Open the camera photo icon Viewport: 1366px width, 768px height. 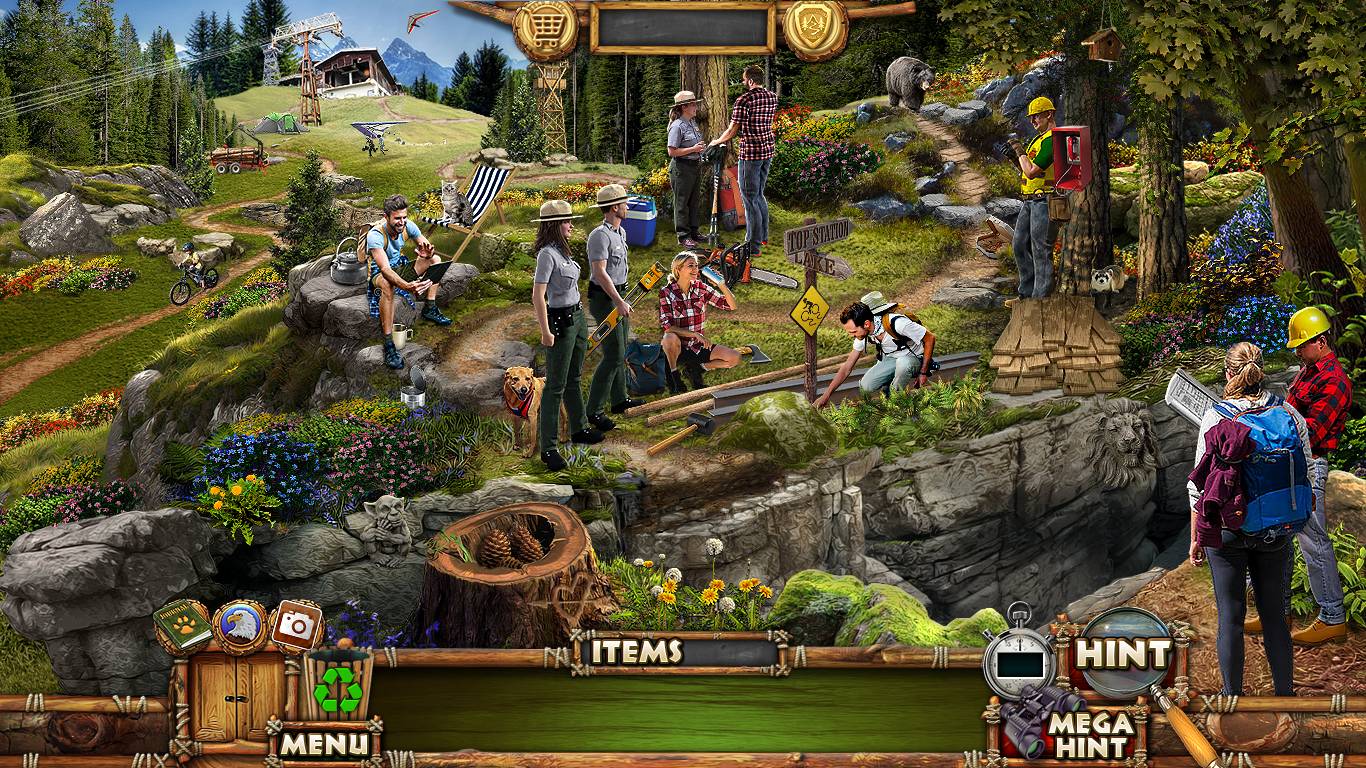(x=295, y=626)
